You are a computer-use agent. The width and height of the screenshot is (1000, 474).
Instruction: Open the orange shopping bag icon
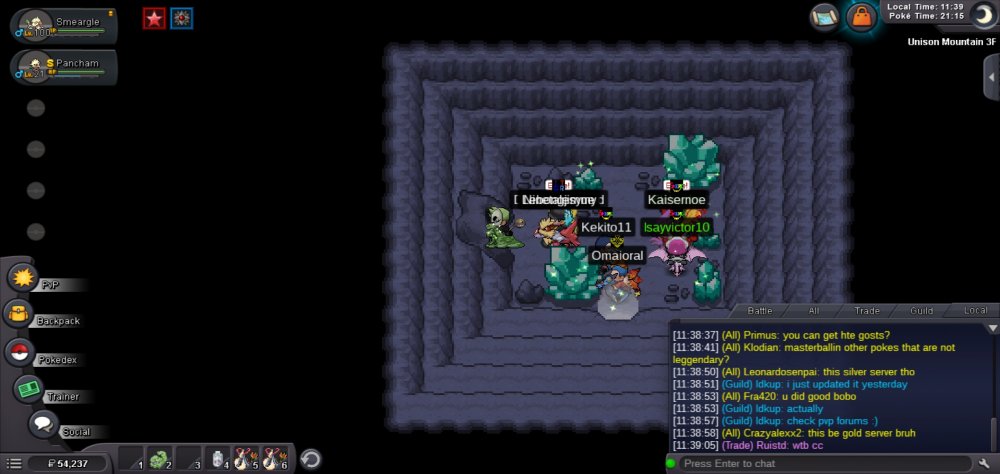click(x=859, y=17)
